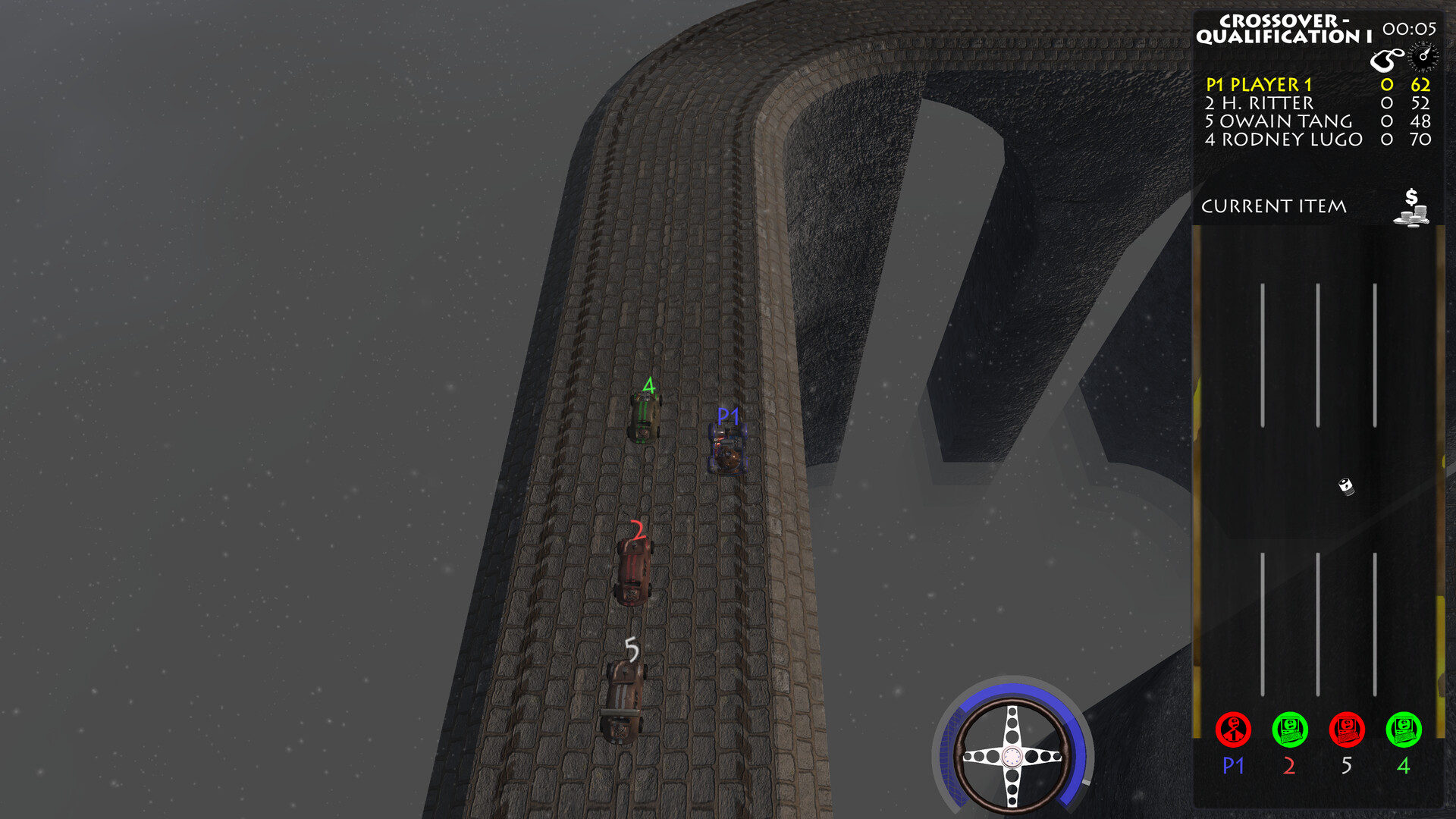Viewport: 1456px width, 819px height.
Task: Click the red human player icon above P1
Action: [x=1234, y=730]
